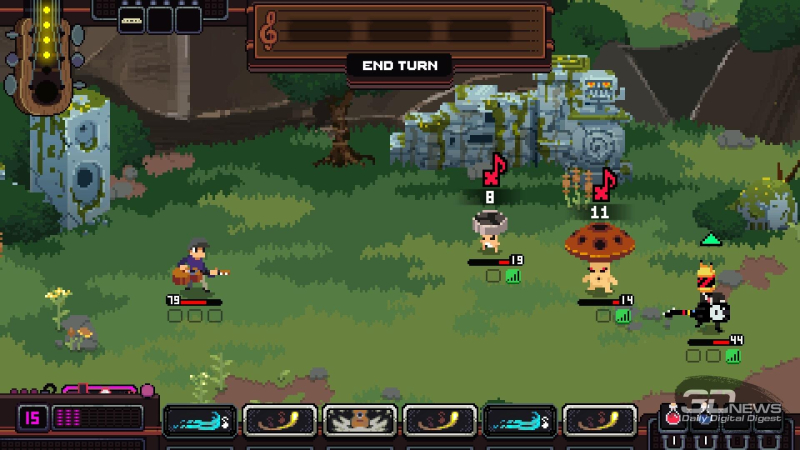Click the treble clef riff bar
800x450 pixels.
pos(400,31)
